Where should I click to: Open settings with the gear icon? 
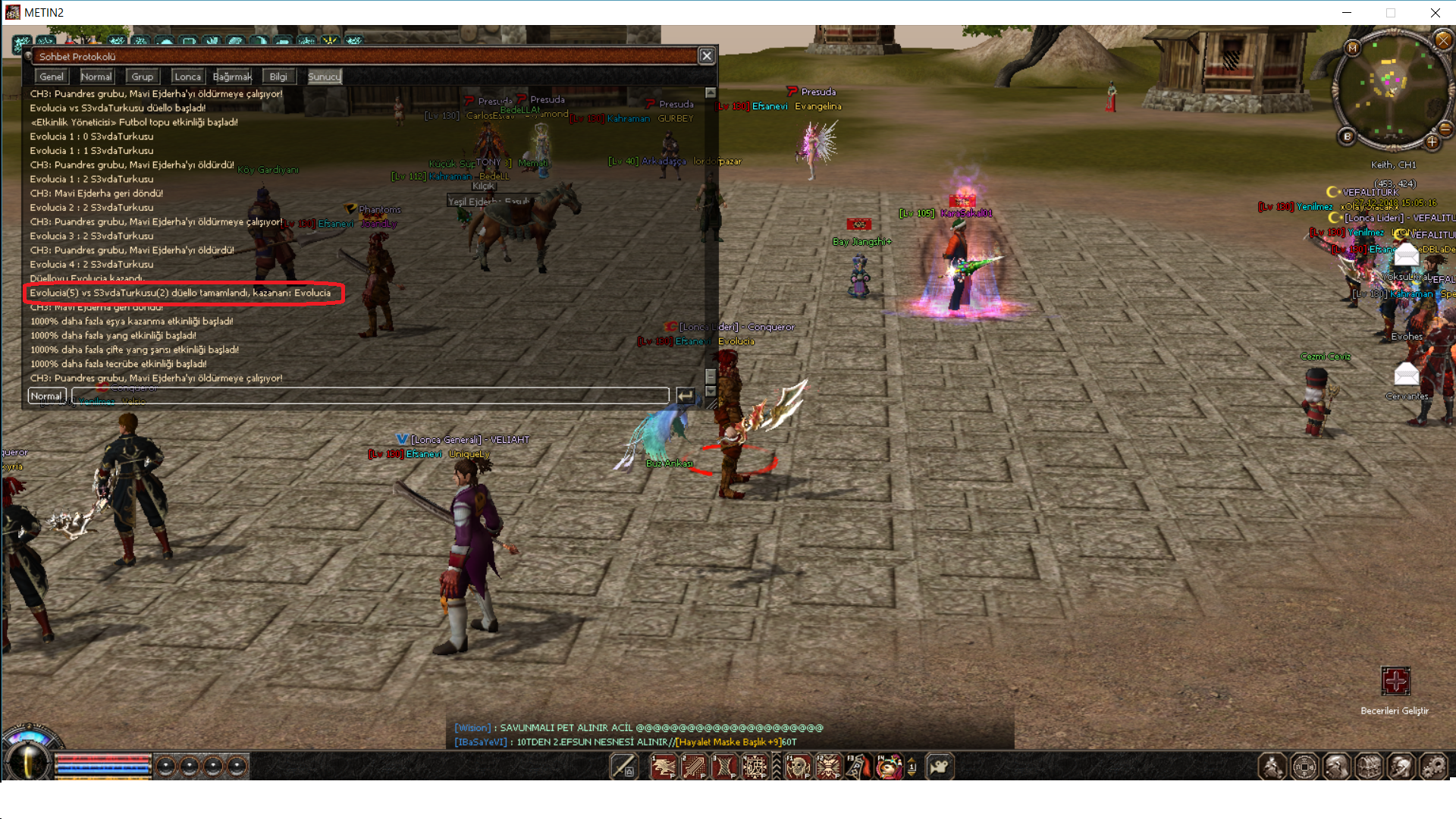pos(1432,767)
